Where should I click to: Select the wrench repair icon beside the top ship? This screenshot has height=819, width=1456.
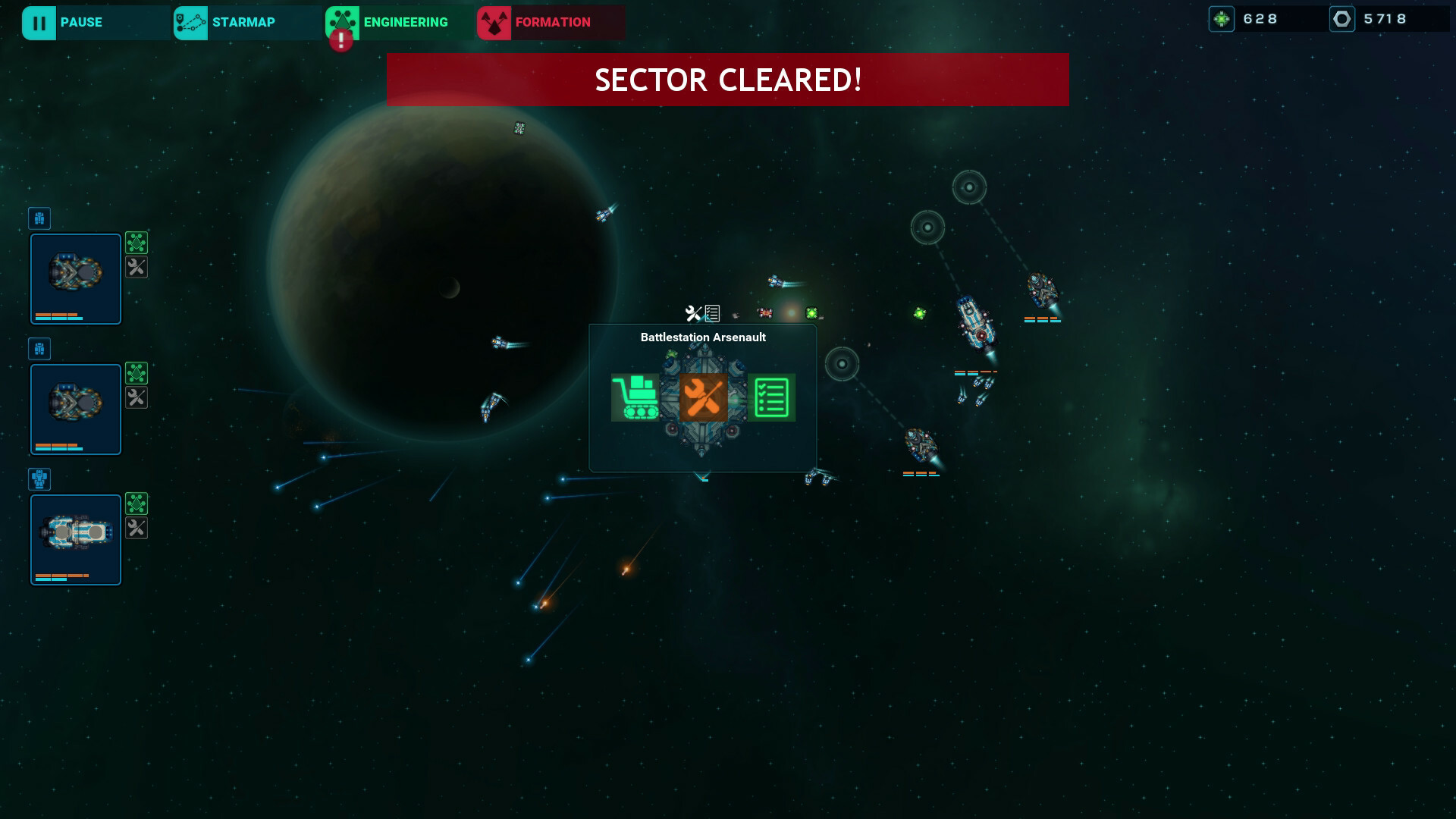click(x=136, y=268)
